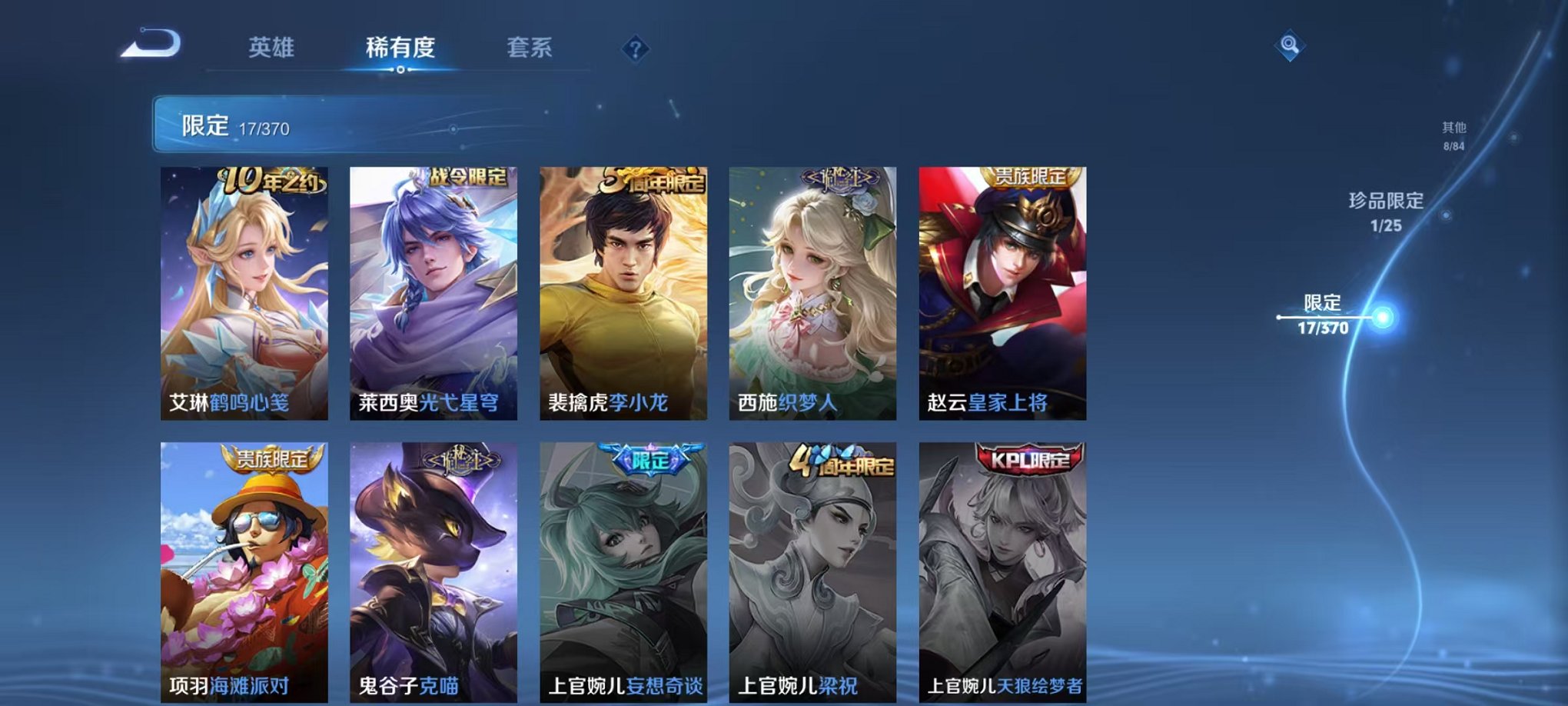Switch to the 英雄 tab
The image size is (1568, 706).
tap(273, 48)
